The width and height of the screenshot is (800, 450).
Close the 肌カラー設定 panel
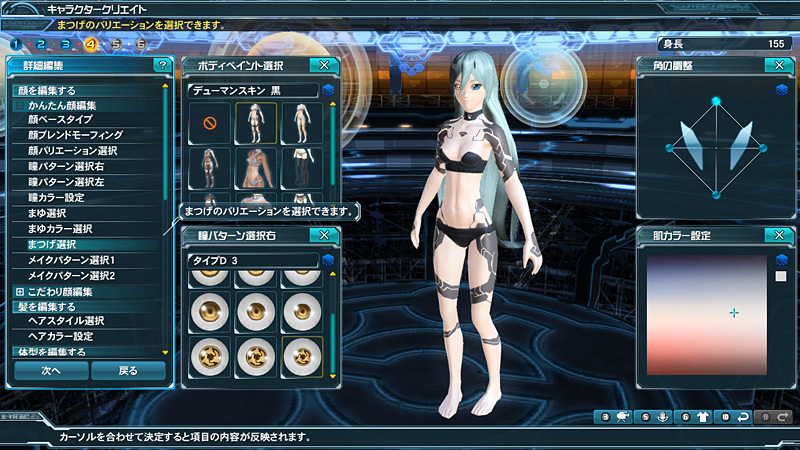[x=777, y=235]
